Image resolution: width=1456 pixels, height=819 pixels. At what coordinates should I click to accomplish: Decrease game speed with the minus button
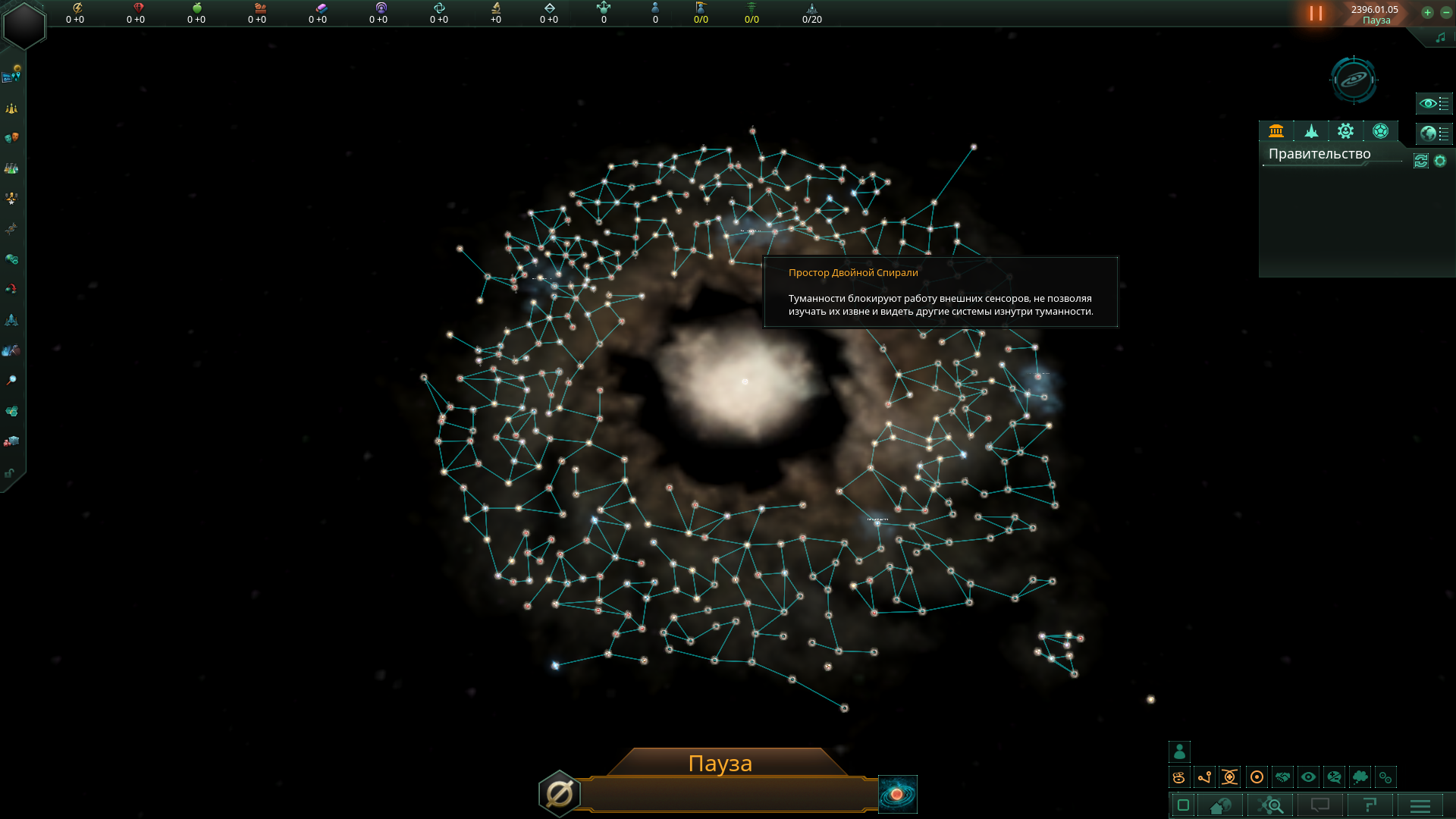pyautogui.click(x=1445, y=13)
